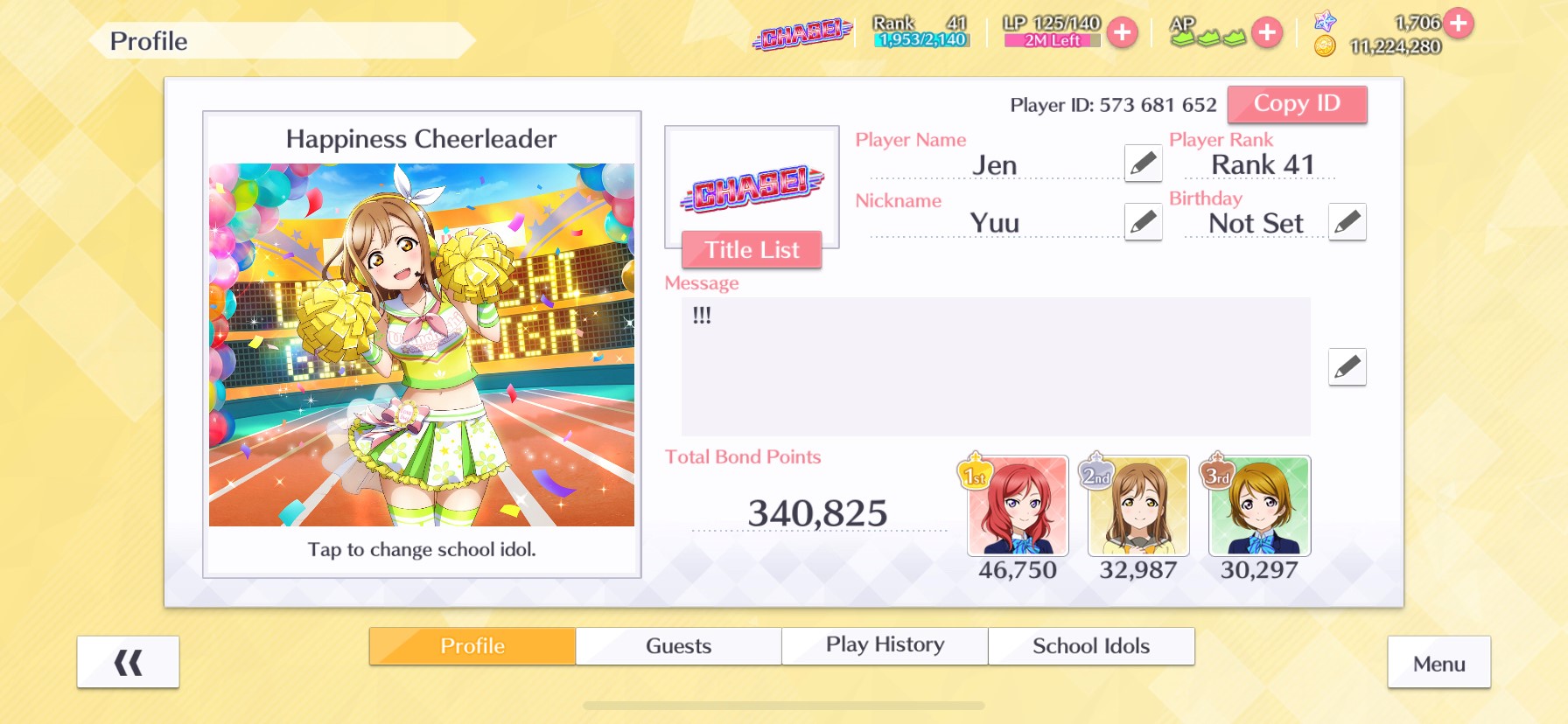Edit the Nickname Yuu
This screenshot has width=1568, height=724.
click(1143, 222)
